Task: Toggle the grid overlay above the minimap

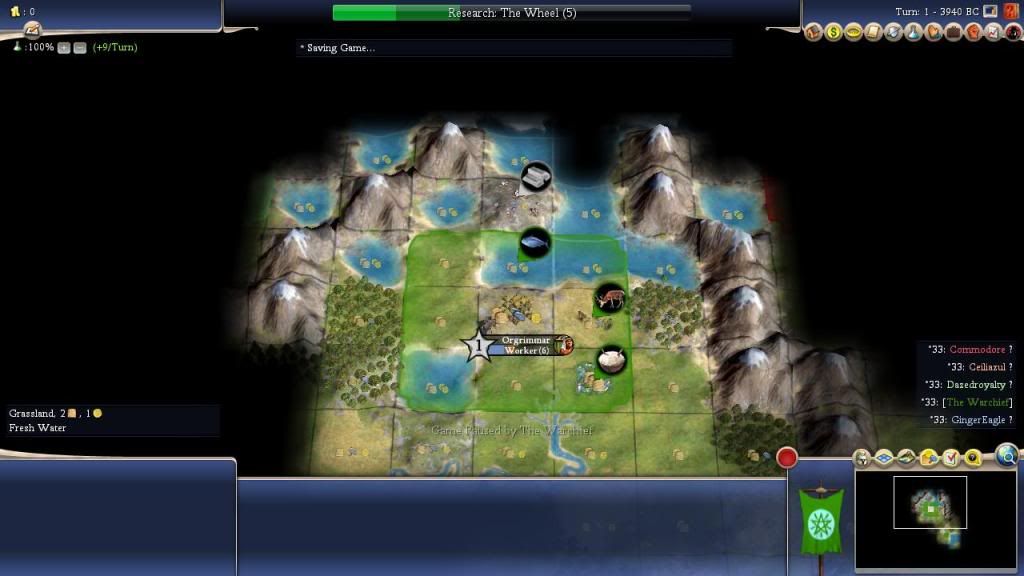Action: pos(885,458)
